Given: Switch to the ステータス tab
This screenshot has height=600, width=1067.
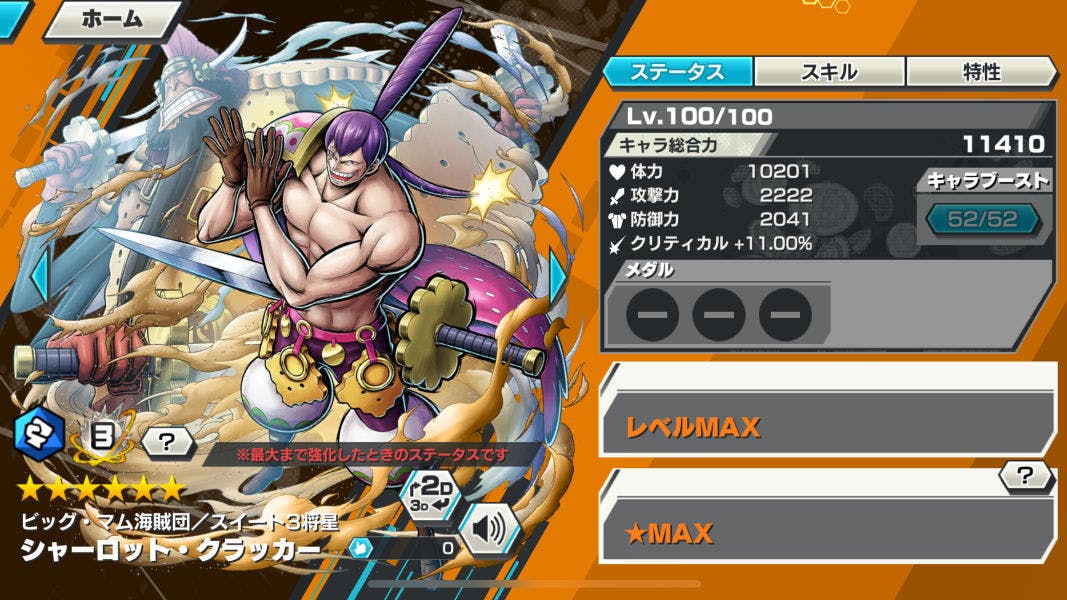Looking at the screenshot, I should tap(677, 72).
